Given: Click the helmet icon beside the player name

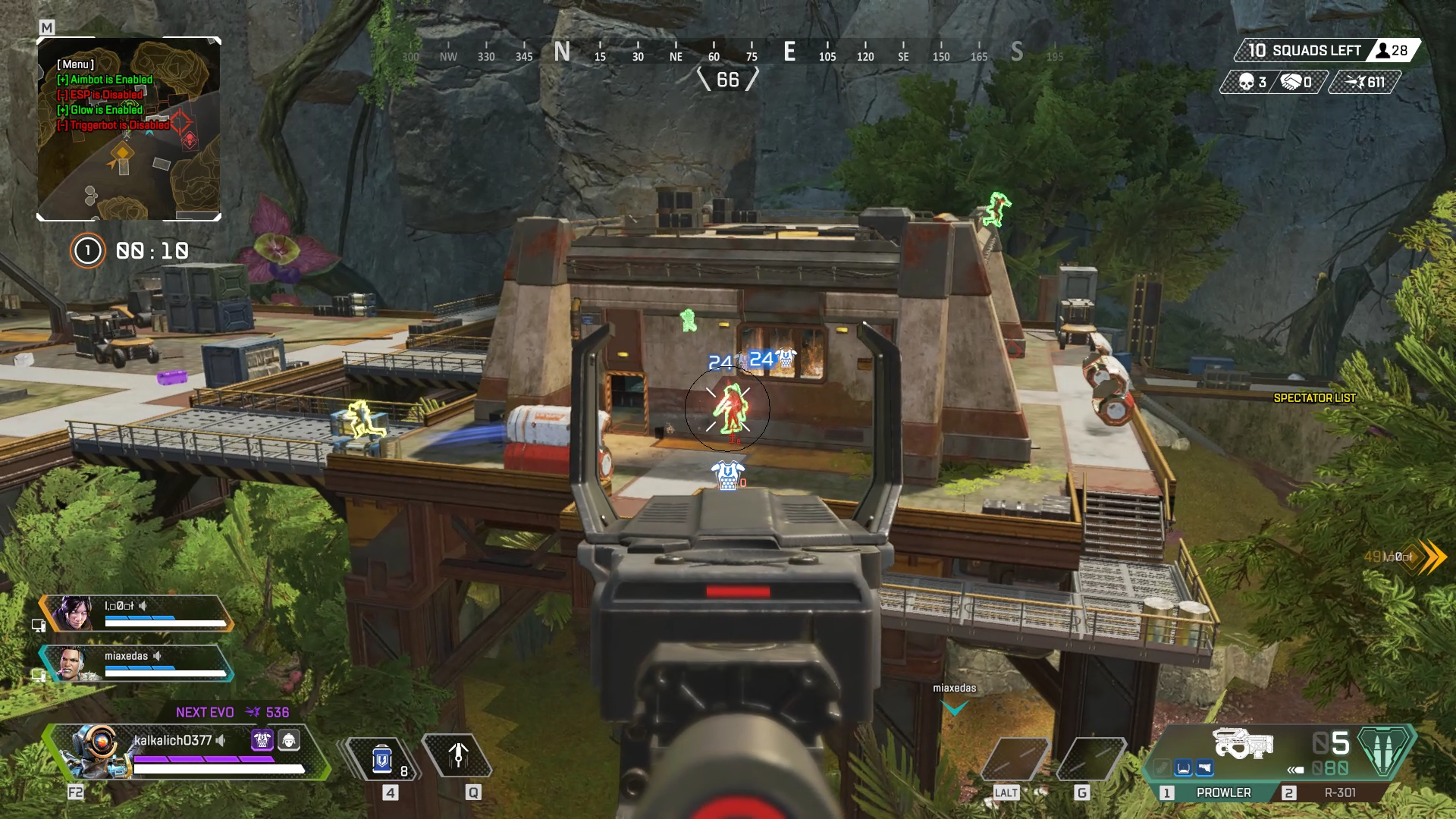Looking at the screenshot, I should [x=289, y=740].
